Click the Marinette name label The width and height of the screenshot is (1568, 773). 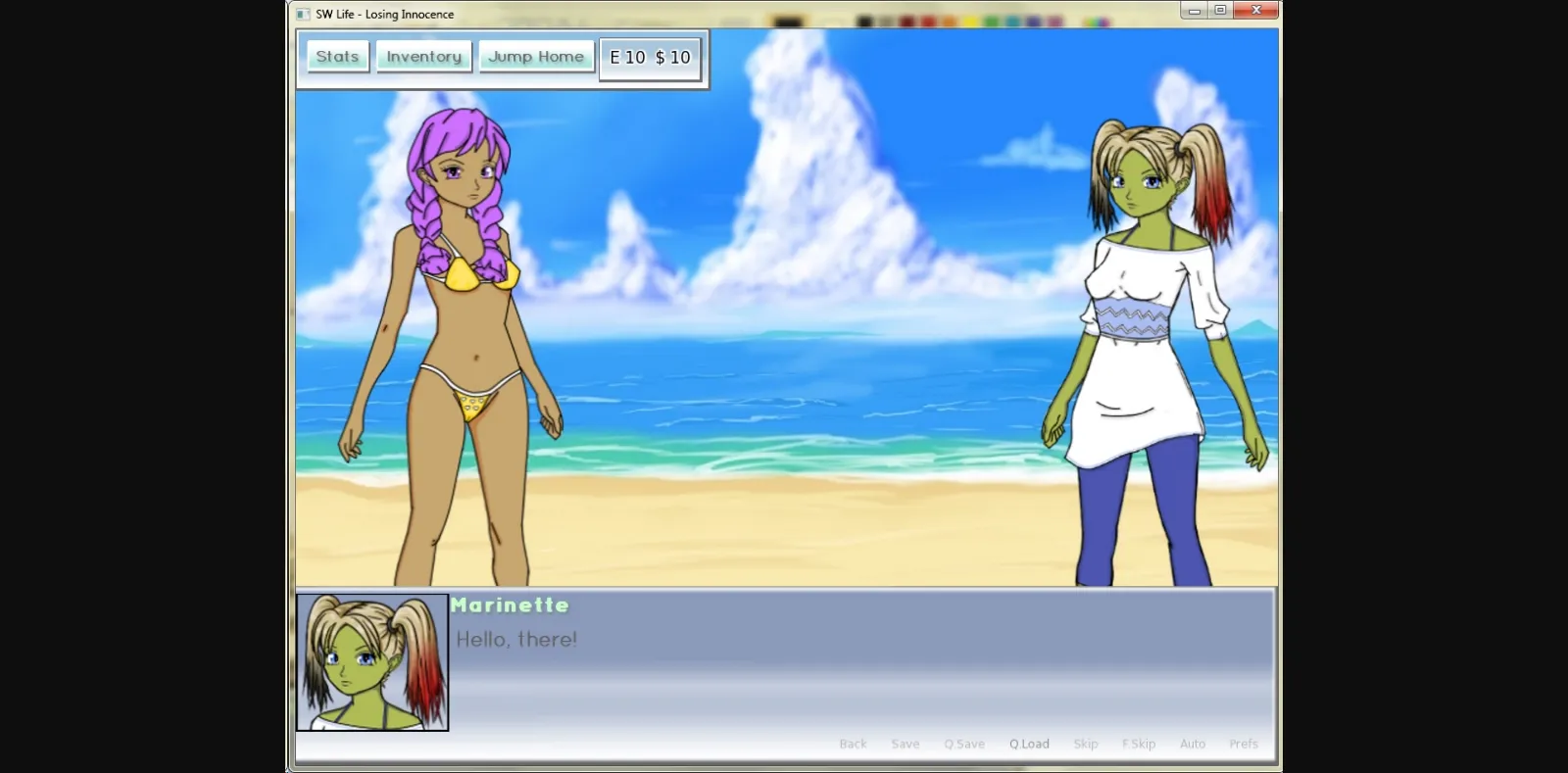pos(510,605)
